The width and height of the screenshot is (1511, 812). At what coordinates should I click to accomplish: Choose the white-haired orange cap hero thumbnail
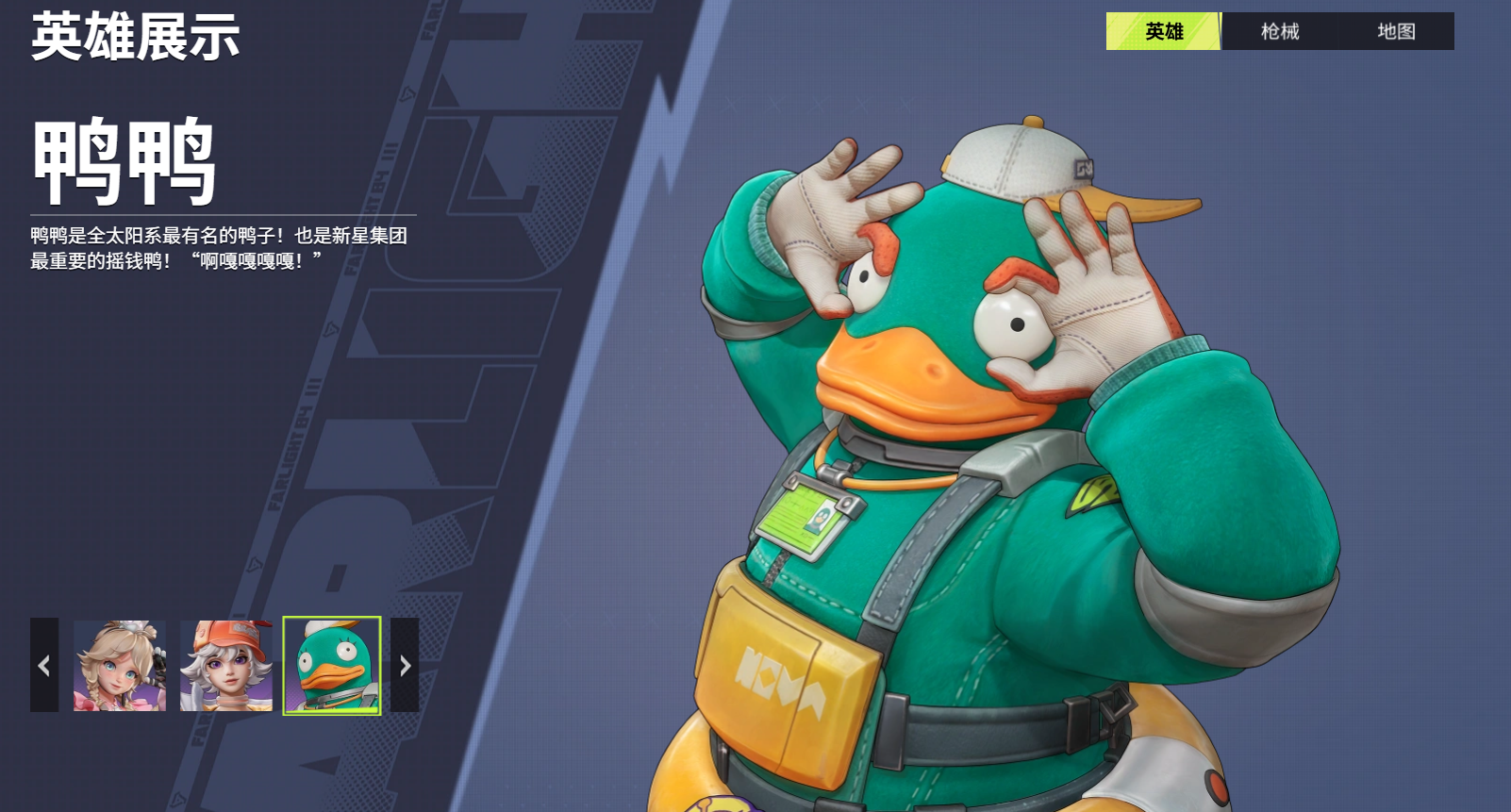coord(226,666)
